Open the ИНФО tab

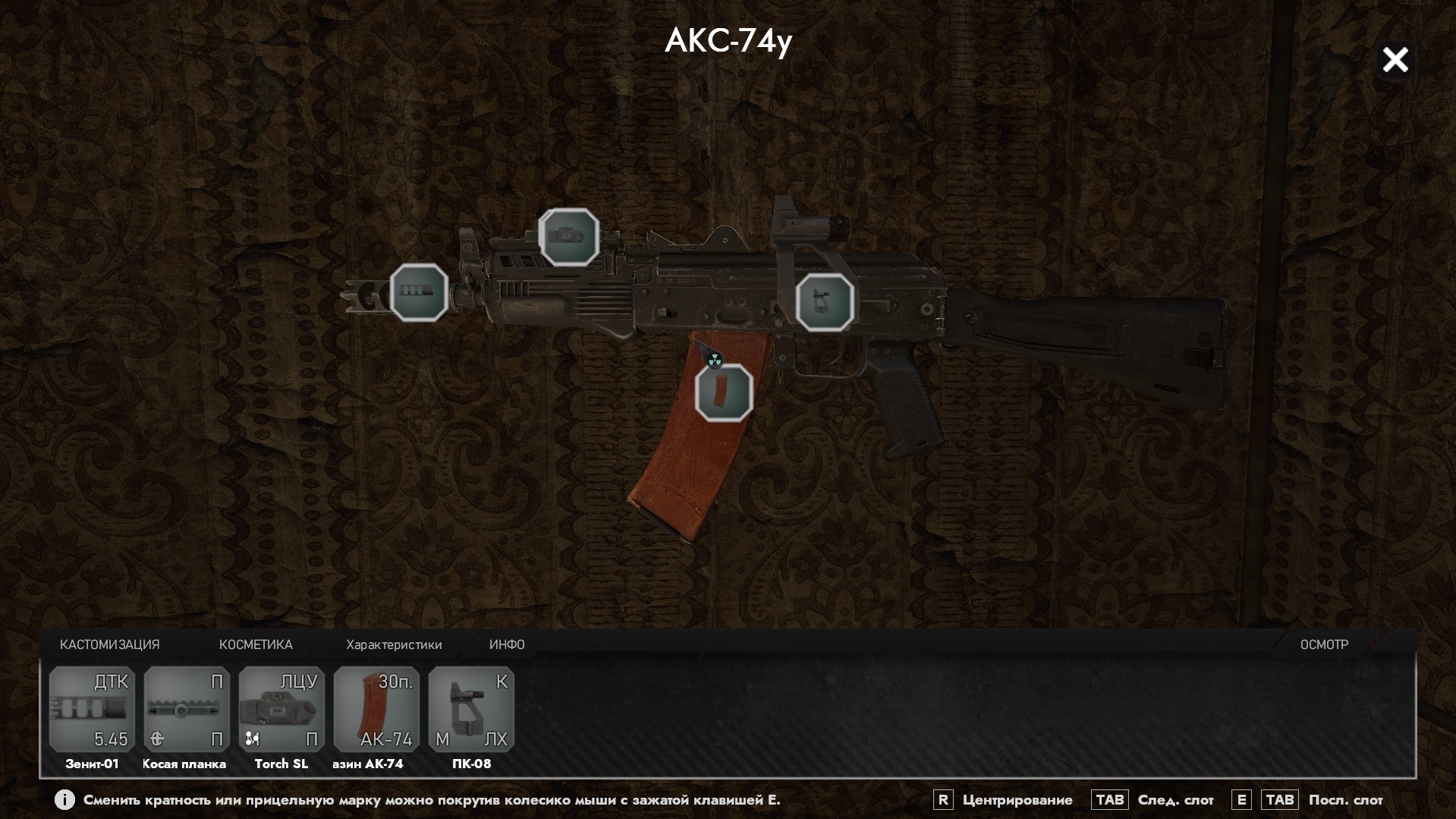507,644
